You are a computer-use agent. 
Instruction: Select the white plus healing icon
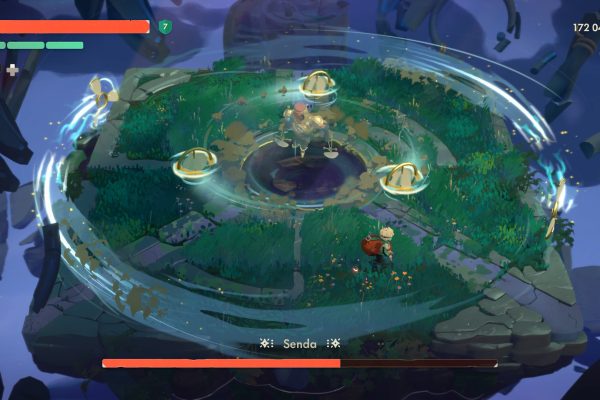click(x=12, y=69)
